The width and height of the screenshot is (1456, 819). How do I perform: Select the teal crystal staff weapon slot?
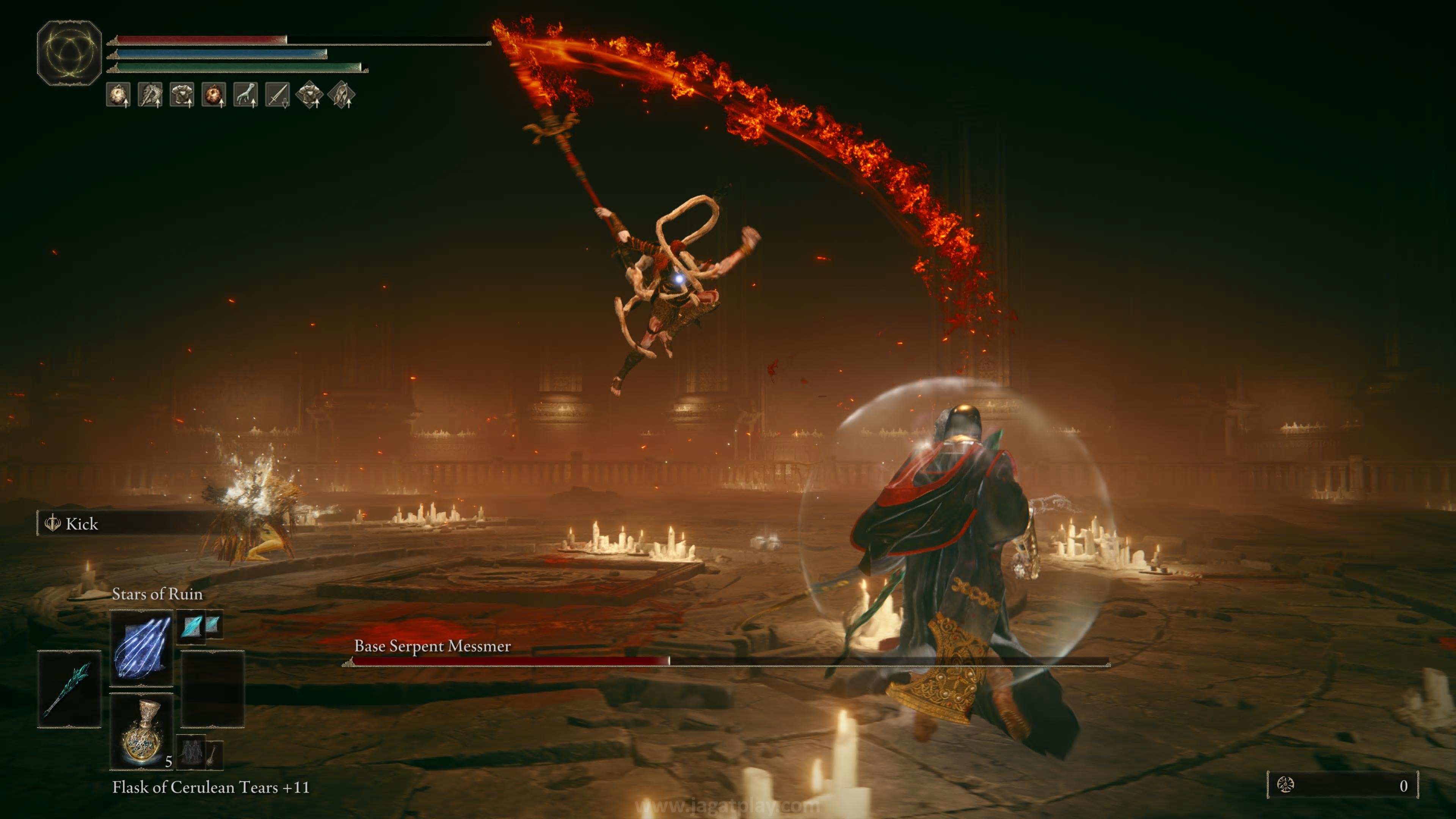(x=69, y=689)
